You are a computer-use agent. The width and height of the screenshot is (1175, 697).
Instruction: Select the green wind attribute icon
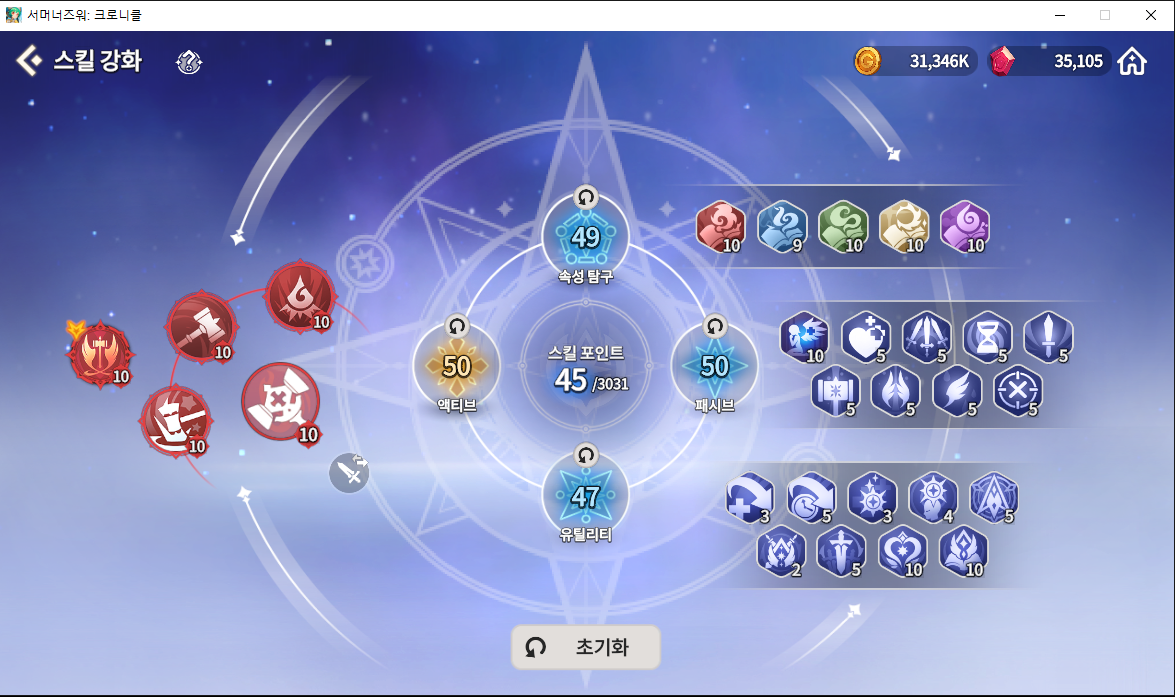(841, 227)
